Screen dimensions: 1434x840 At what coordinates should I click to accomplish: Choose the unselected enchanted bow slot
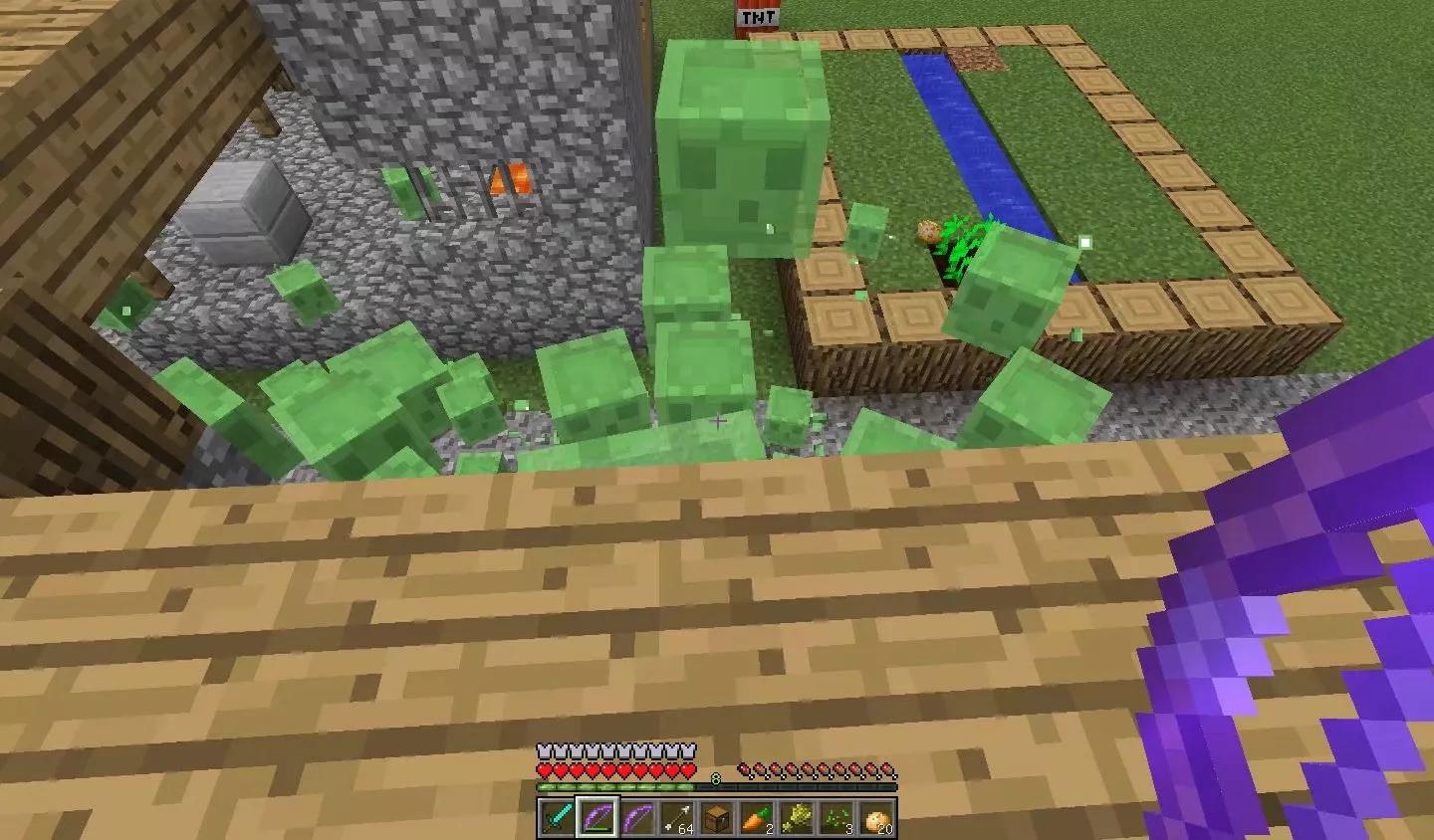coord(636,818)
